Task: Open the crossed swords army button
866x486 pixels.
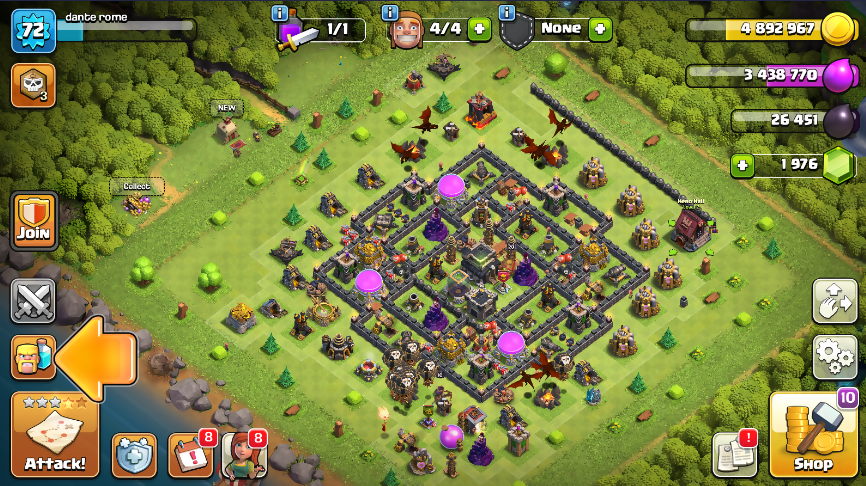Action: (33, 301)
